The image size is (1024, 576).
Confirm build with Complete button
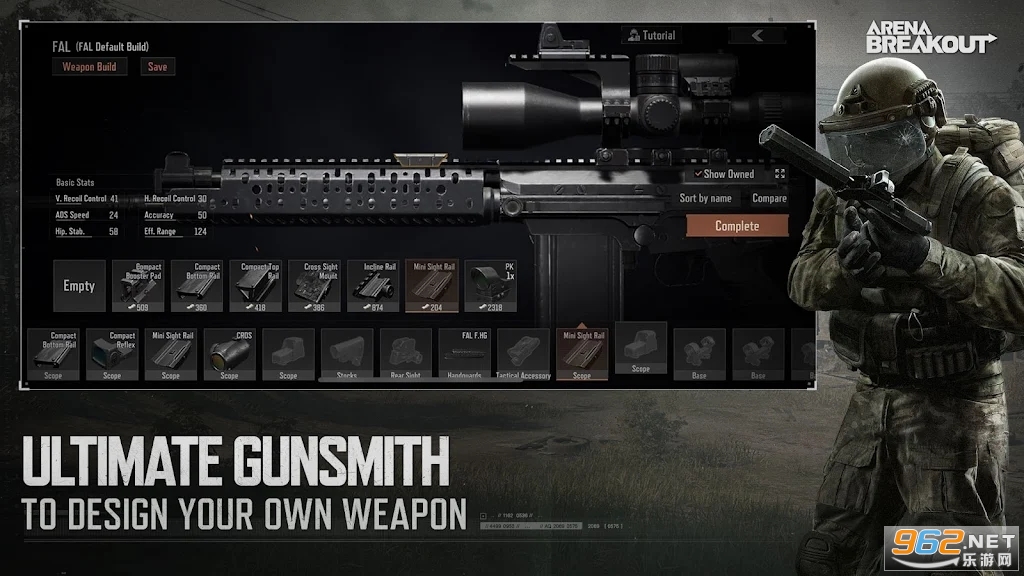[737, 226]
